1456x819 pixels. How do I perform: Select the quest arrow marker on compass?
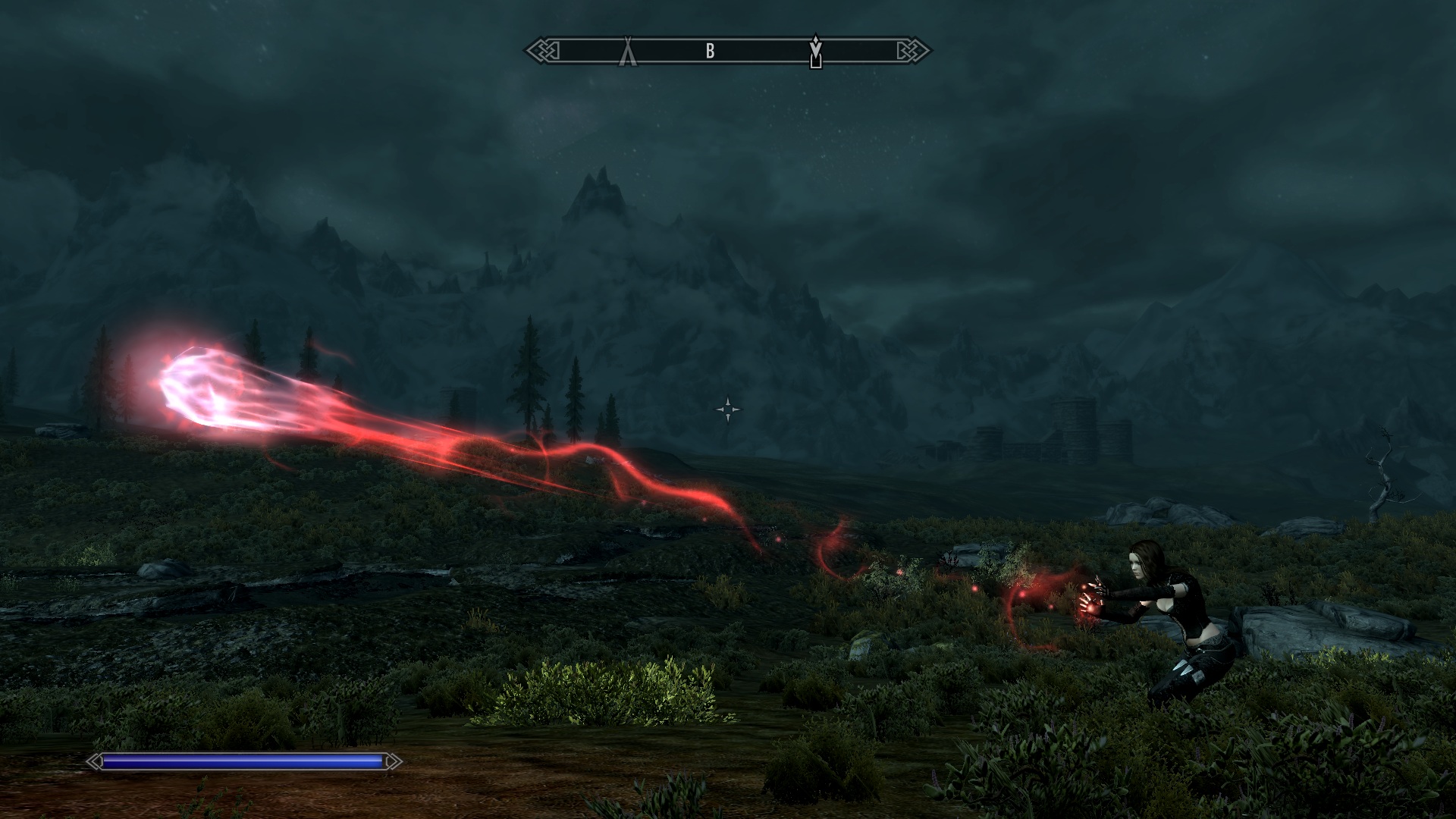(815, 50)
